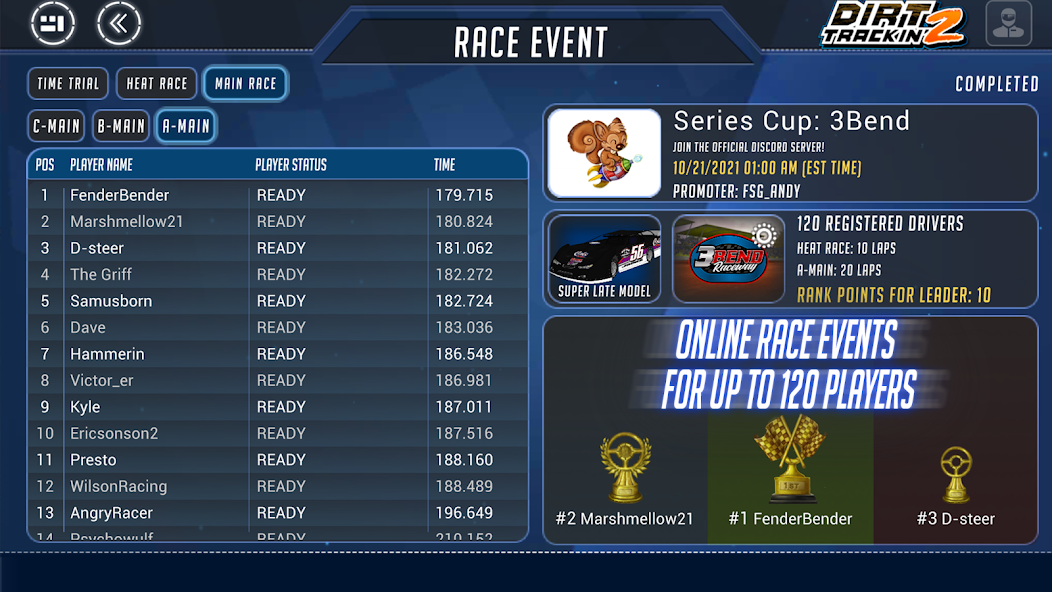This screenshot has height=592, width=1052.
Task: Click the D-steer result row
Action: click(x=277, y=248)
